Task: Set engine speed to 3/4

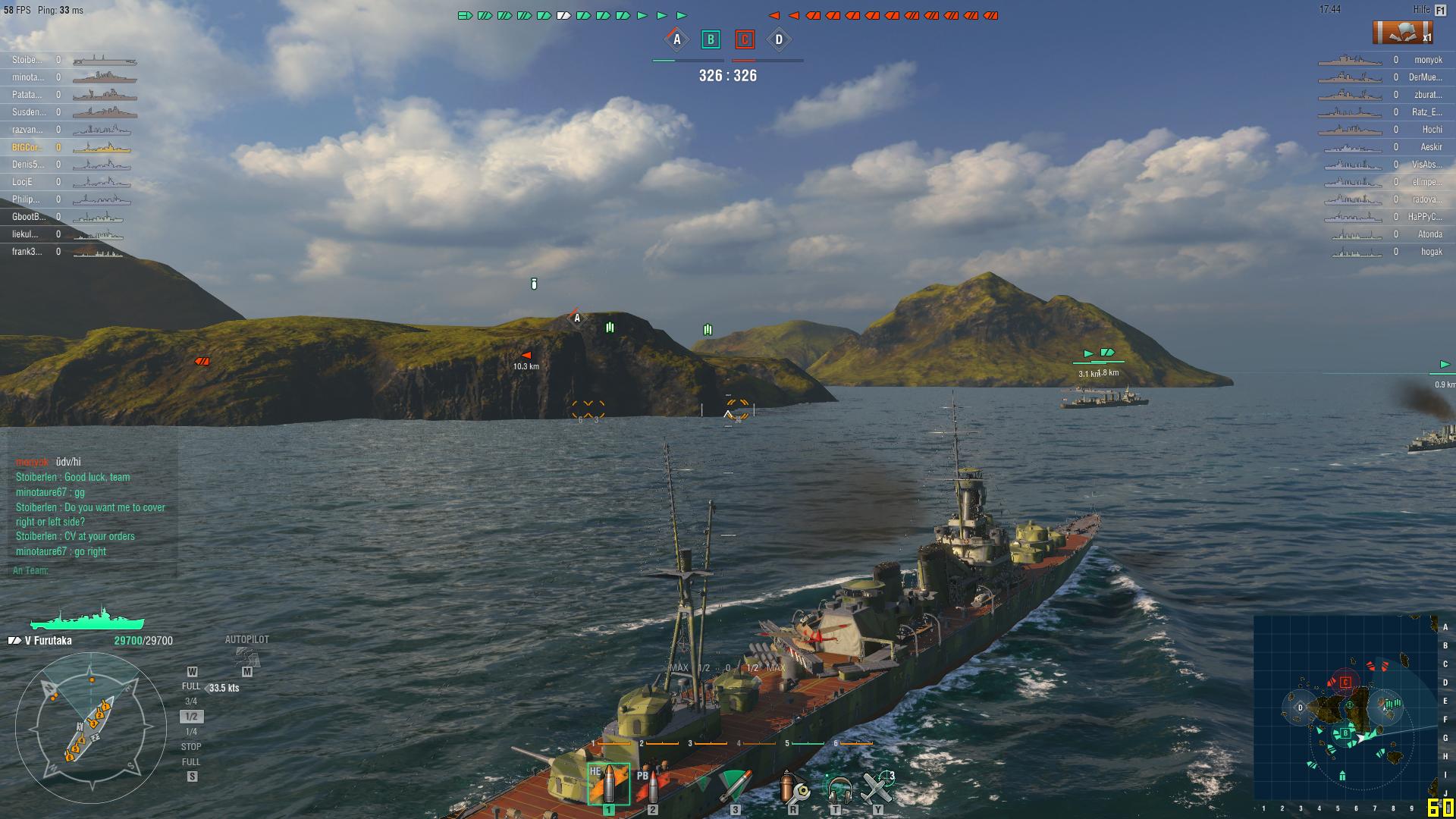Action: tap(191, 701)
